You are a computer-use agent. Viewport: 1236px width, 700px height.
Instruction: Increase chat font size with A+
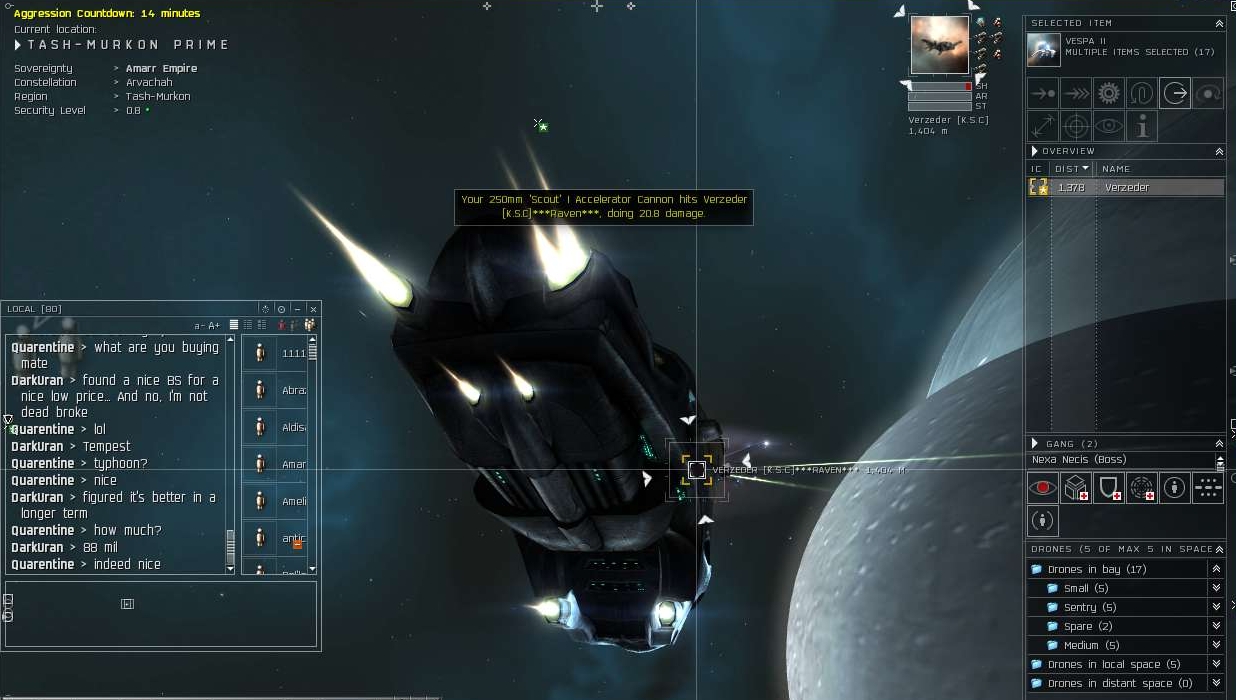coord(214,325)
